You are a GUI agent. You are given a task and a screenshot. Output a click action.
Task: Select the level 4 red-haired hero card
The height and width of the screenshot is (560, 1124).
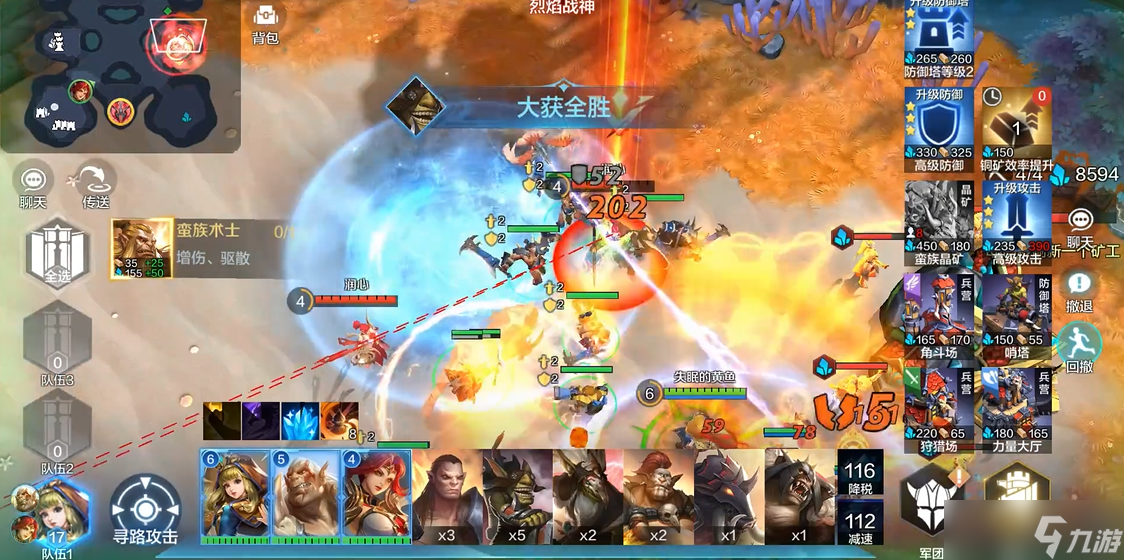[376, 493]
